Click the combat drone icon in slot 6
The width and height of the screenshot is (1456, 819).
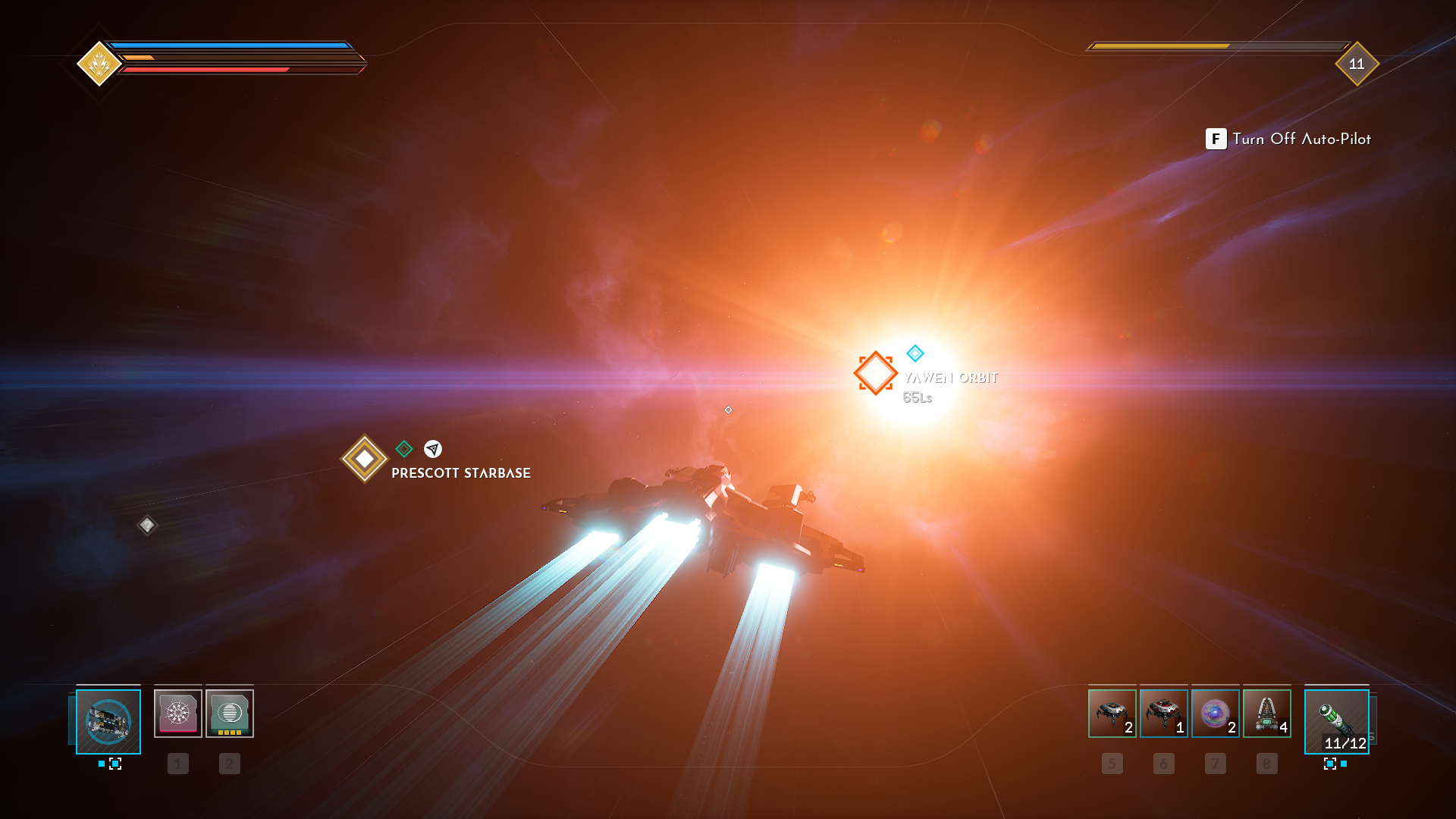tap(1163, 714)
